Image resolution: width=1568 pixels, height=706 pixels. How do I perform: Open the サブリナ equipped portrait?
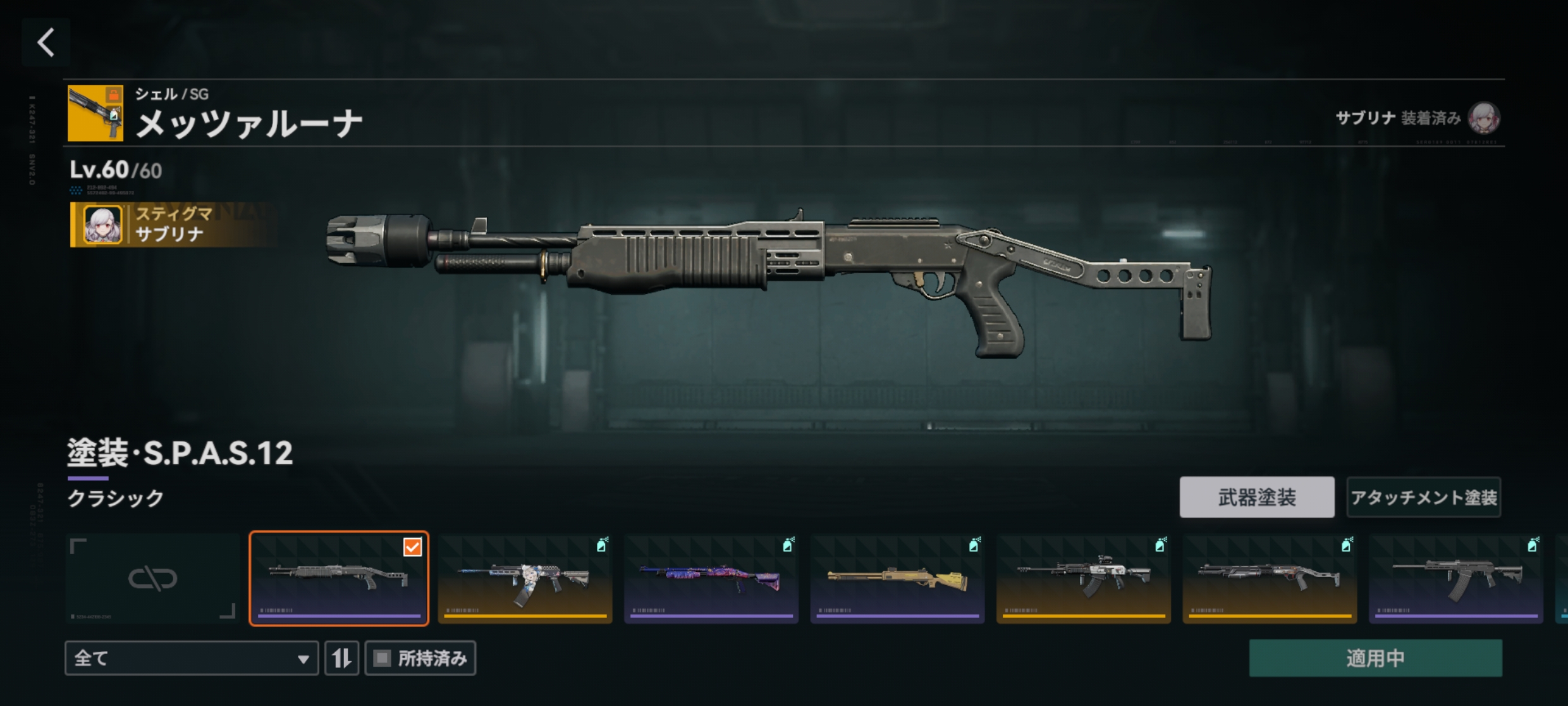[1483, 118]
